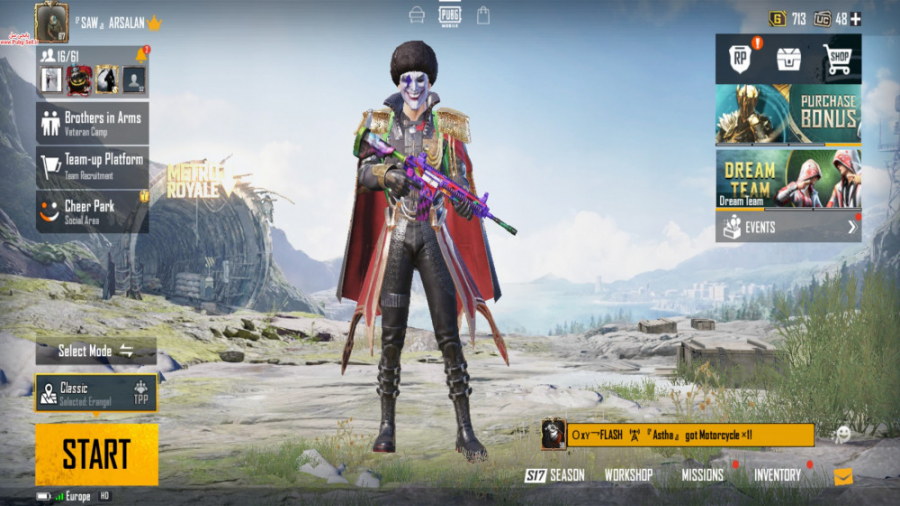Open the S17 Season menu
900x506 pixels.
[x=555, y=475]
